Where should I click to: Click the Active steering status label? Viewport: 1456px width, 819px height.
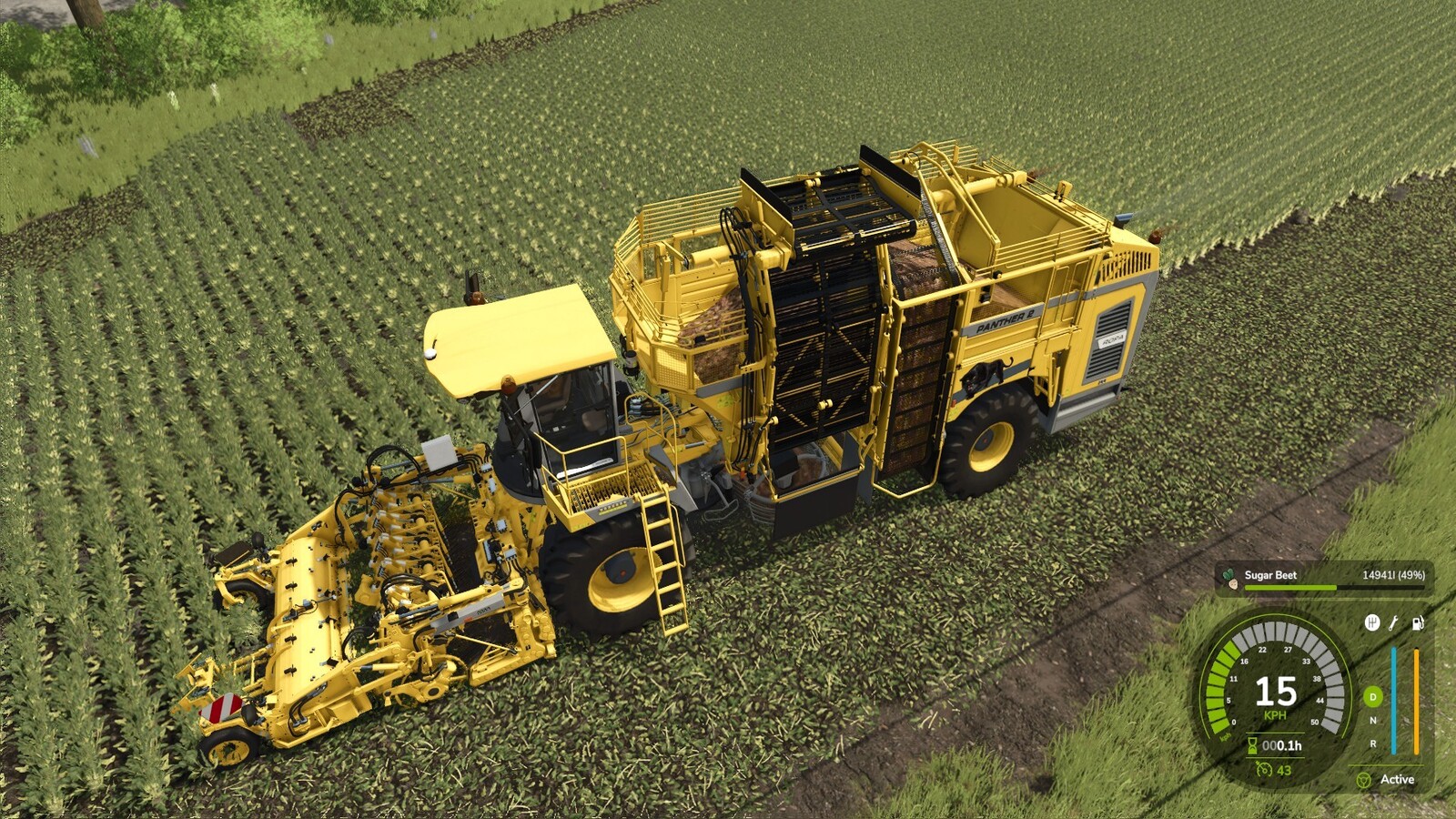[1398, 779]
